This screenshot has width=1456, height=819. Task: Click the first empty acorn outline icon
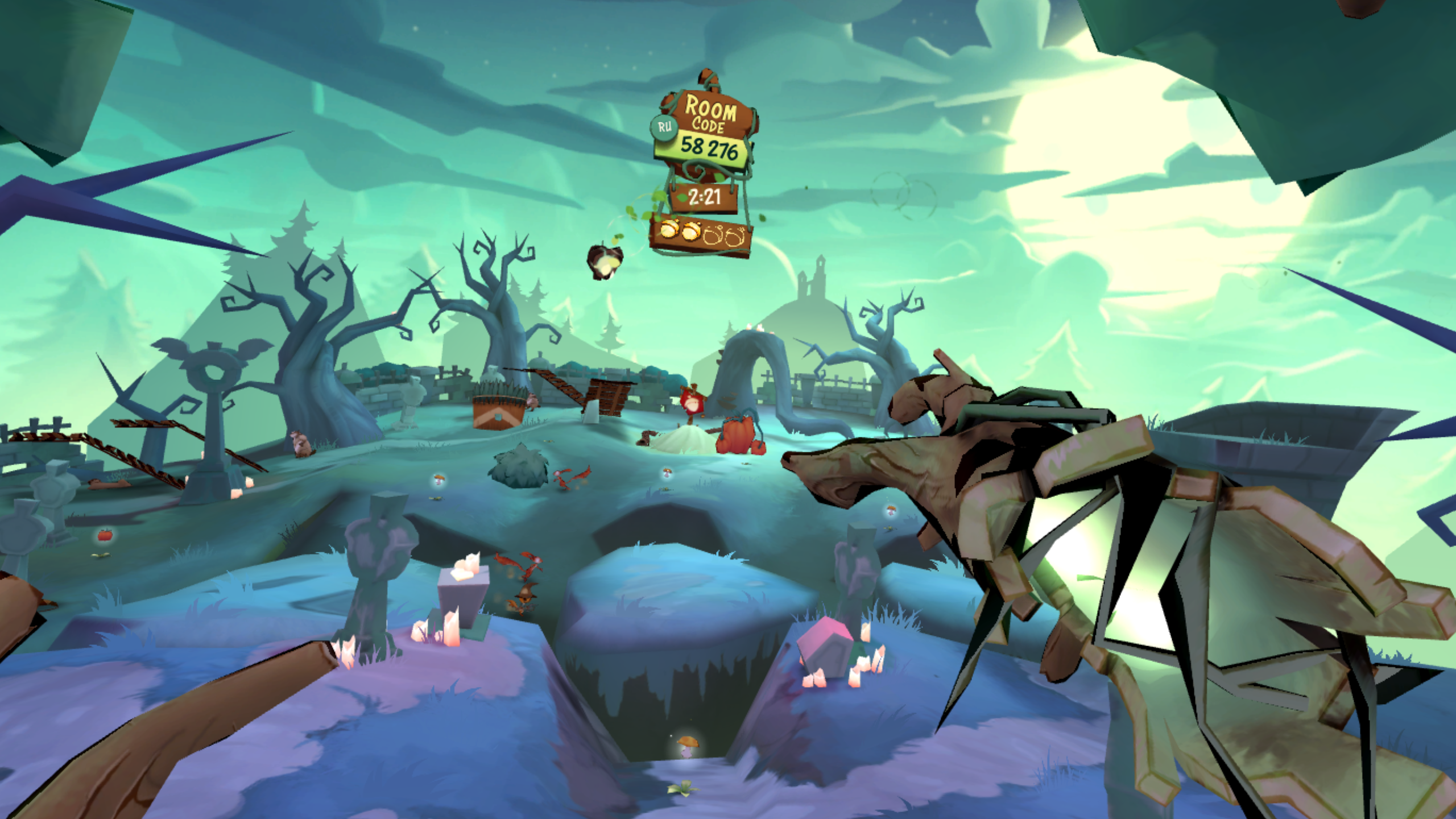[713, 238]
